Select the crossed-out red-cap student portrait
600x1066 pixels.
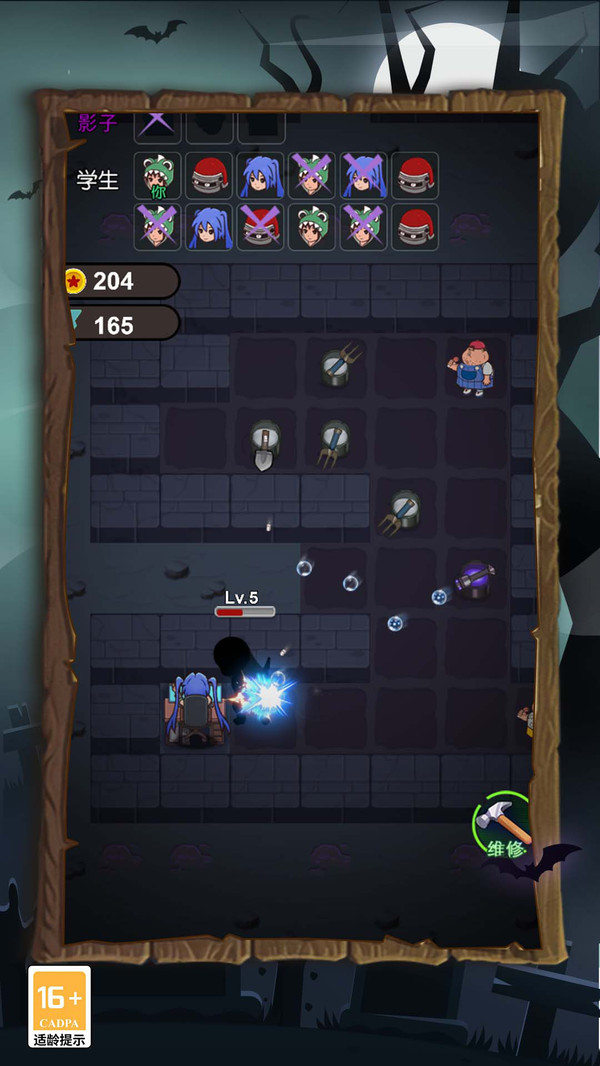point(261,228)
